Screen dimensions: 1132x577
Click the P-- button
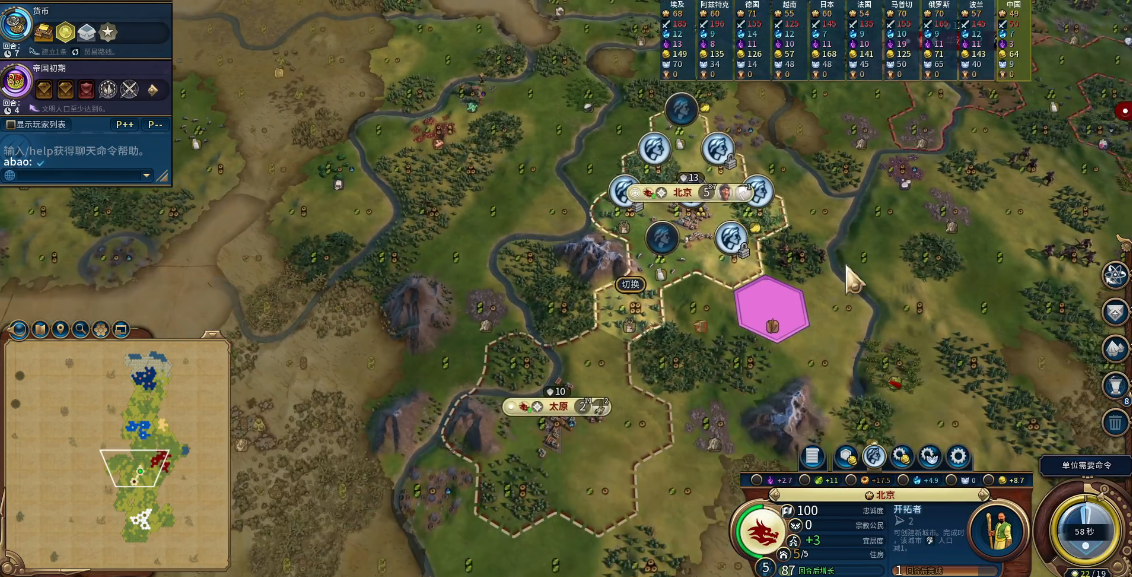point(155,125)
